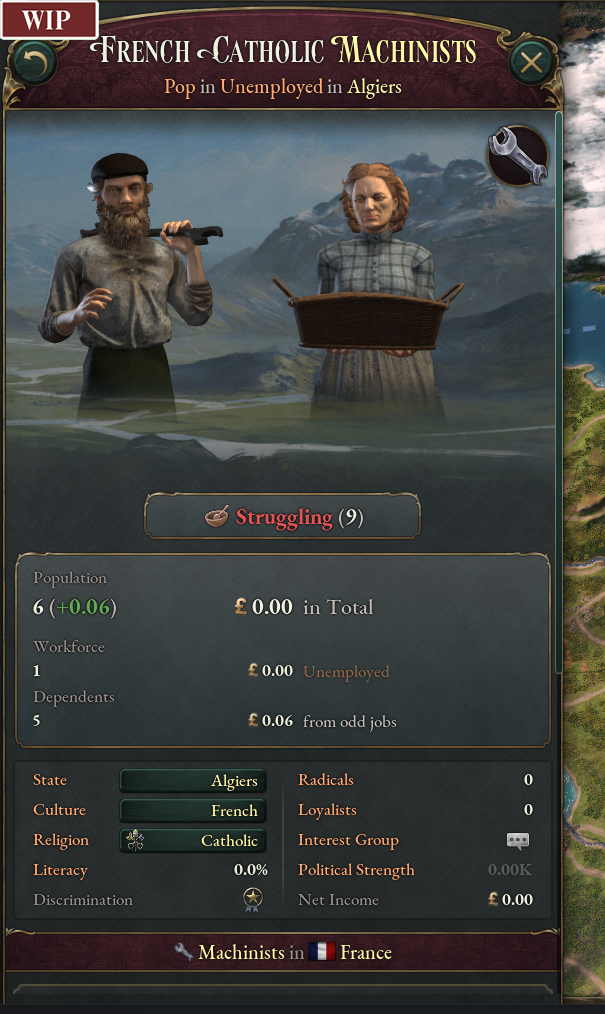This screenshot has width=605, height=1014.
Task: Open the Algiers state button
Action: coord(193,781)
